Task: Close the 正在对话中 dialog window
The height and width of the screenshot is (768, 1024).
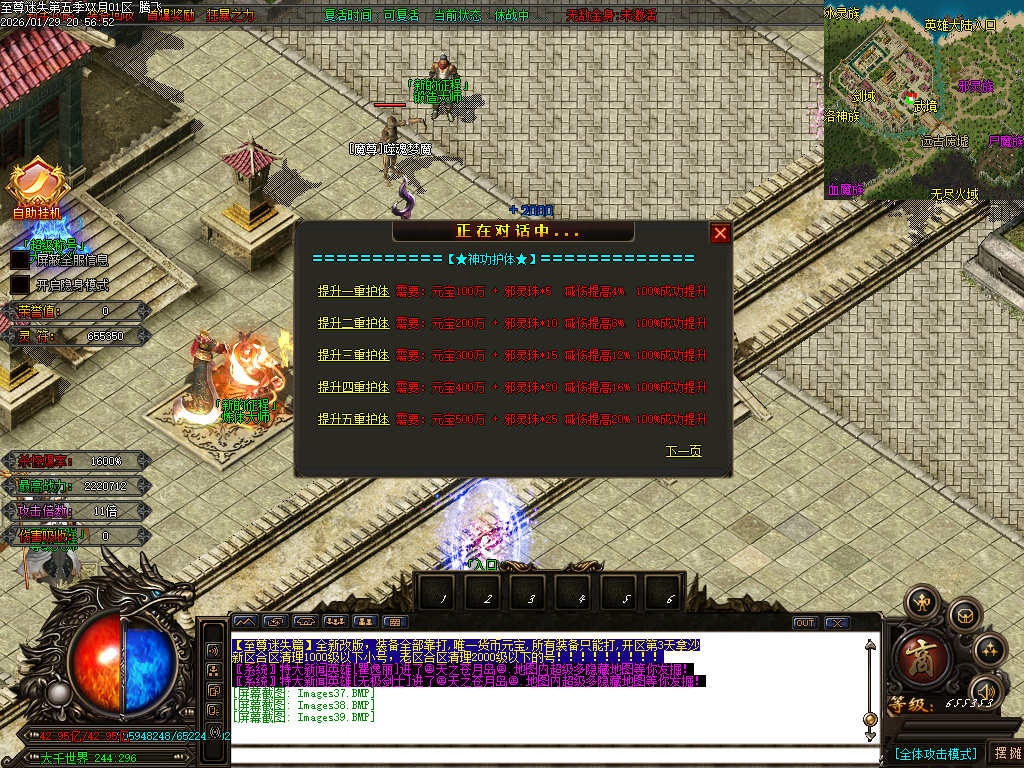Action: point(720,234)
